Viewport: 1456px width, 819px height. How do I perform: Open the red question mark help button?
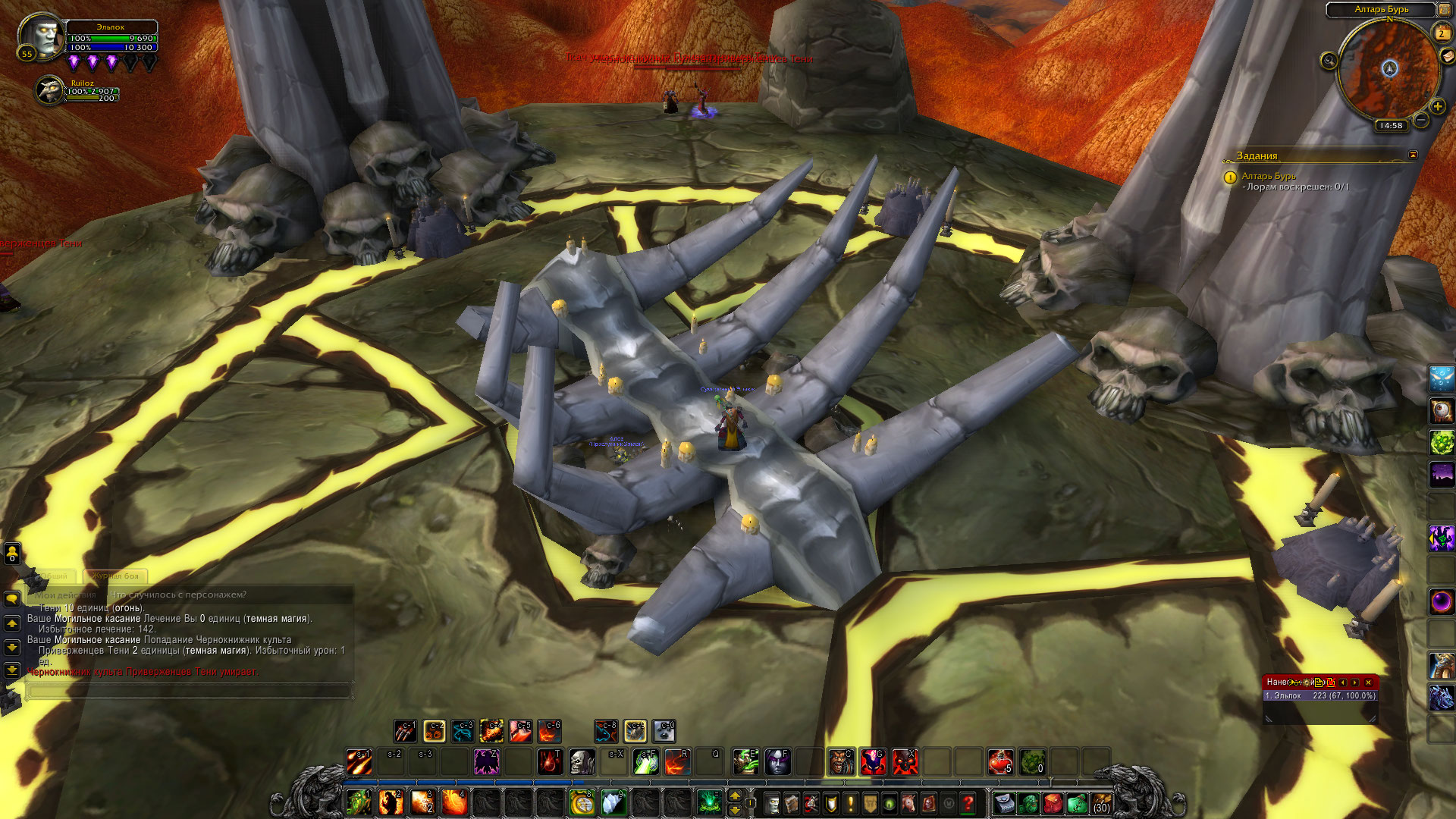tap(968, 803)
